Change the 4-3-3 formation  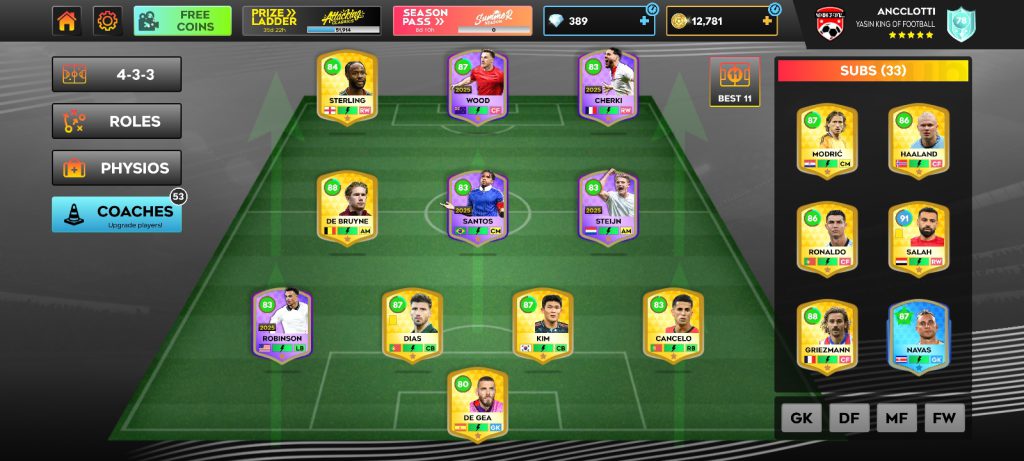117,74
